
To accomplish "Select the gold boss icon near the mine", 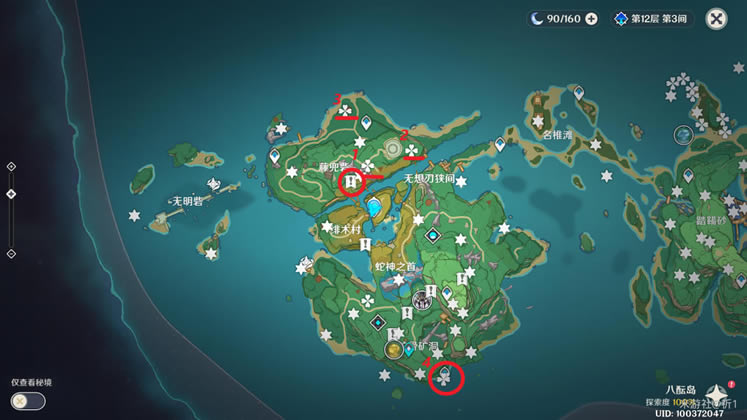I will [x=395, y=351].
